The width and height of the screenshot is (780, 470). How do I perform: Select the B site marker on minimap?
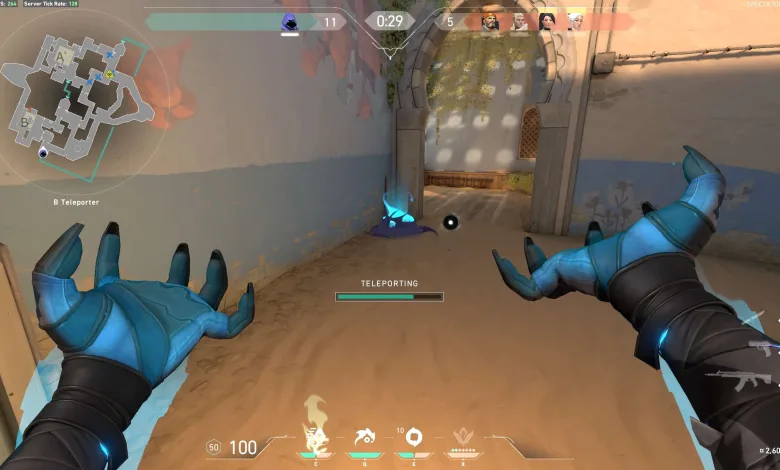24,122
